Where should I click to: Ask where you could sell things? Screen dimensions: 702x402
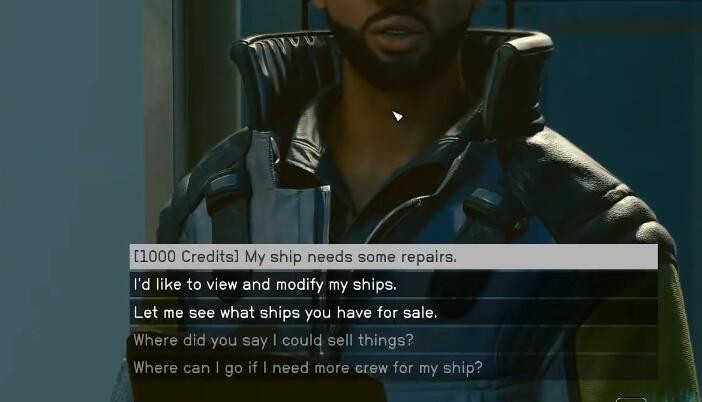coord(273,341)
